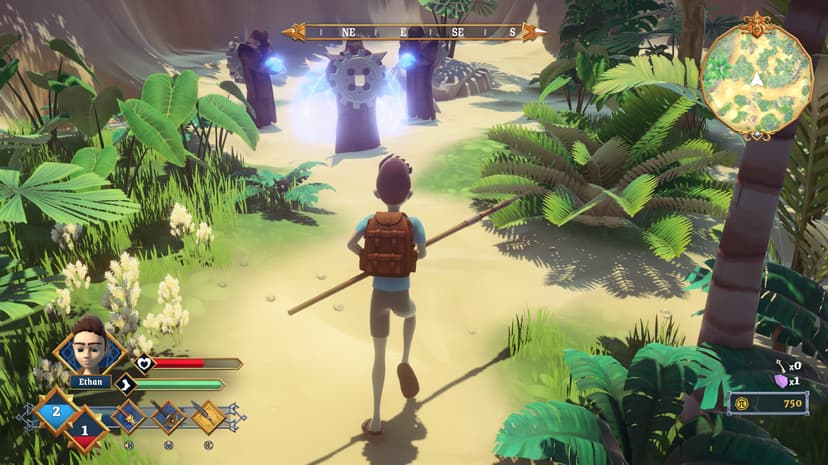Click the gold coin currency panel

coord(768,403)
